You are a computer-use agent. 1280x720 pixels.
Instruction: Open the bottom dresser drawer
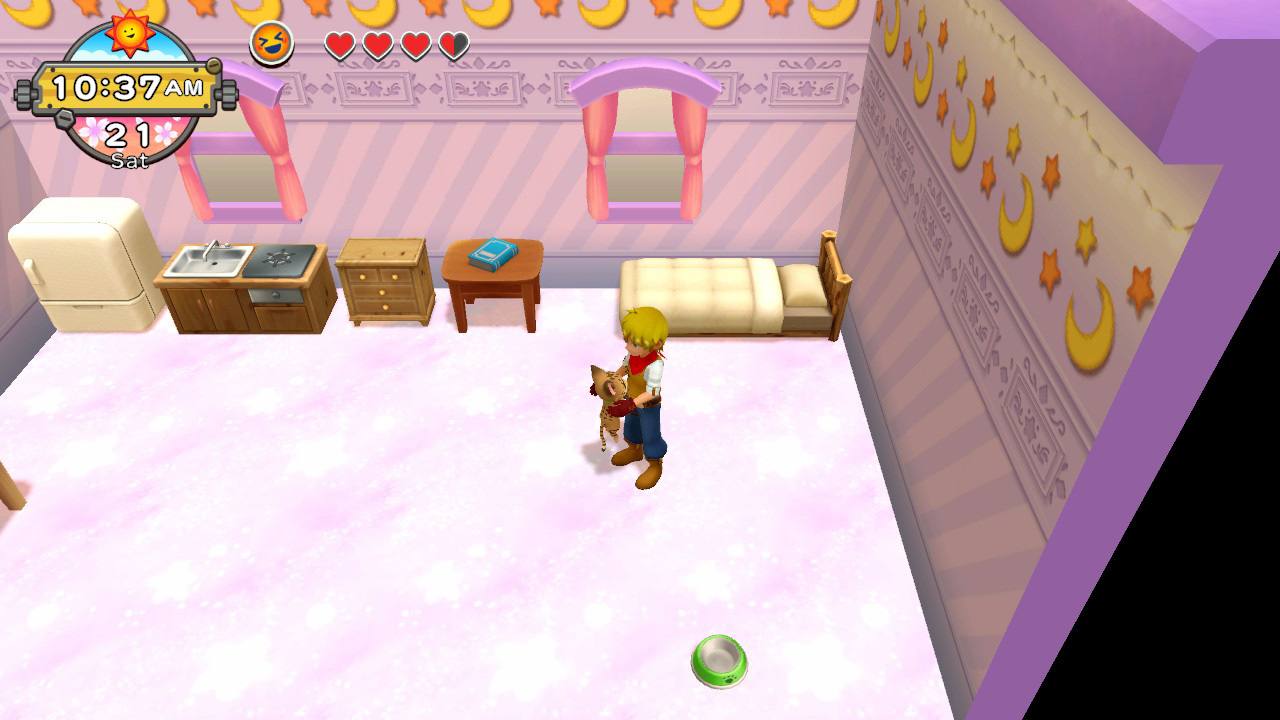[386, 305]
